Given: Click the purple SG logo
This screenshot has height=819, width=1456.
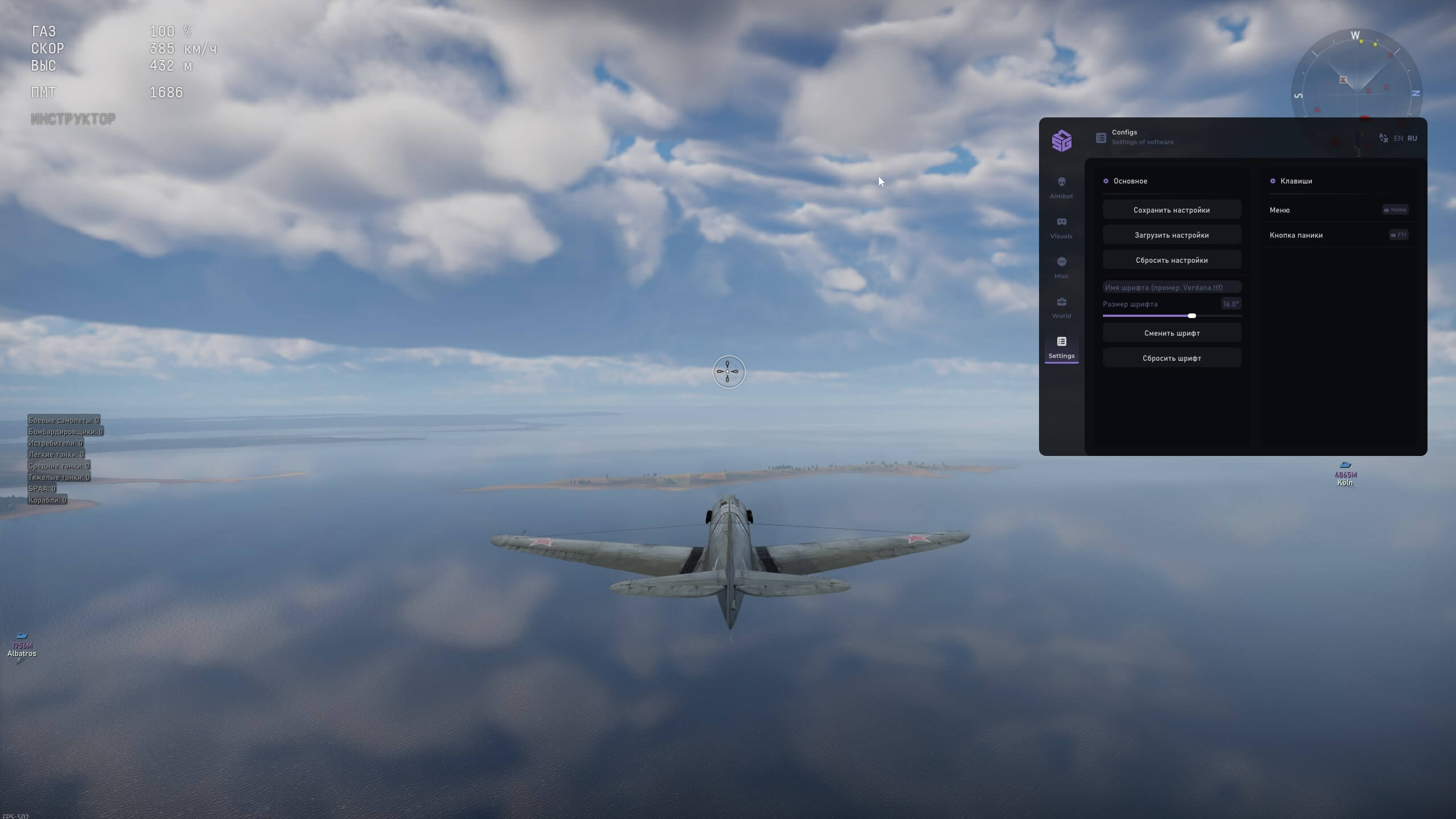Looking at the screenshot, I should [1061, 140].
